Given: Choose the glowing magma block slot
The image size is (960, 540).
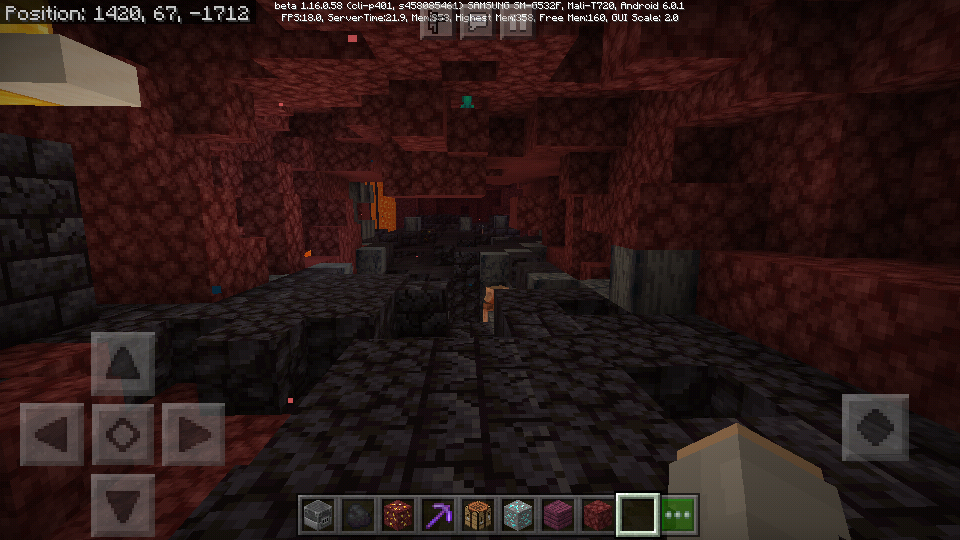Looking at the screenshot, I should click(398, 515).
